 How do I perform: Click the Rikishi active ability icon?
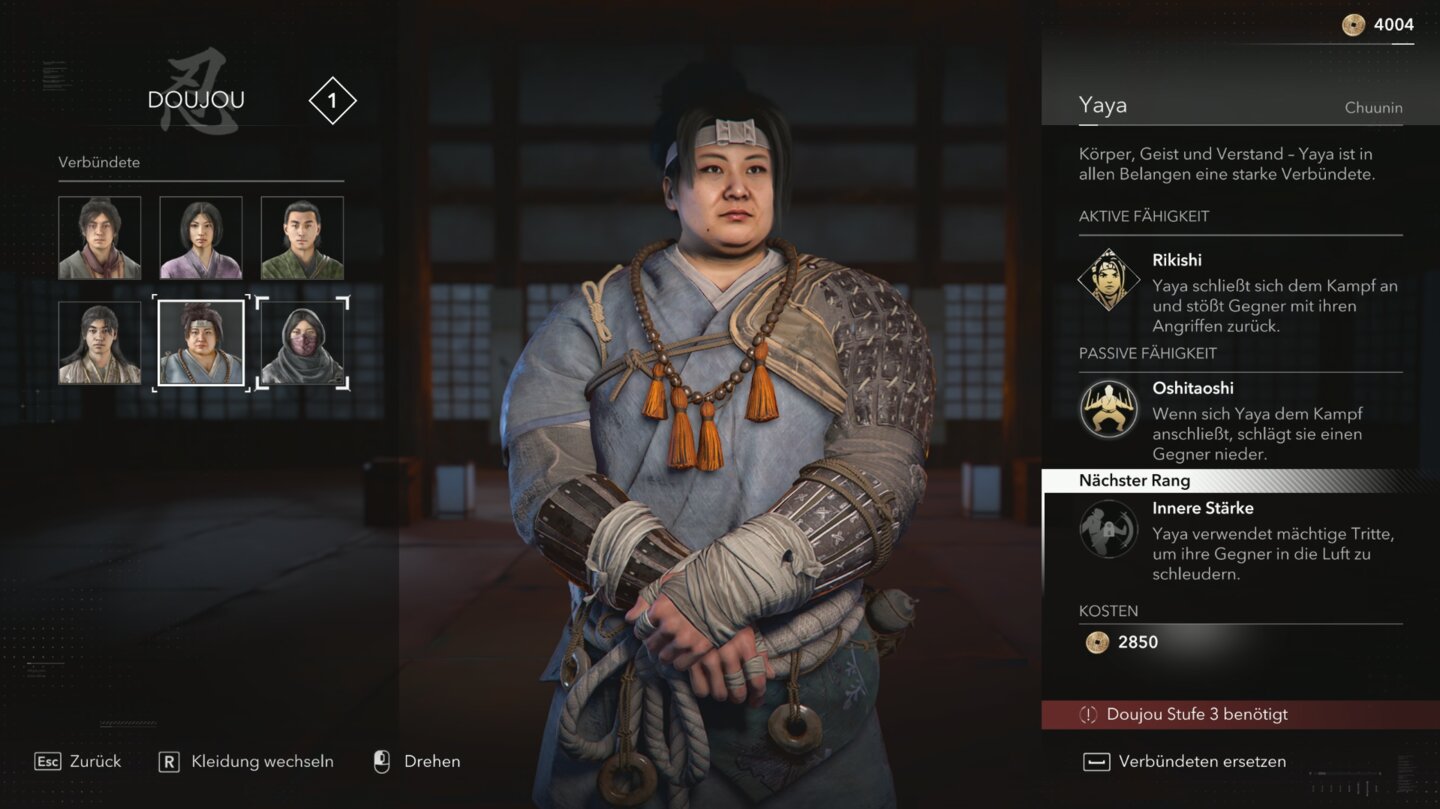1108,280
